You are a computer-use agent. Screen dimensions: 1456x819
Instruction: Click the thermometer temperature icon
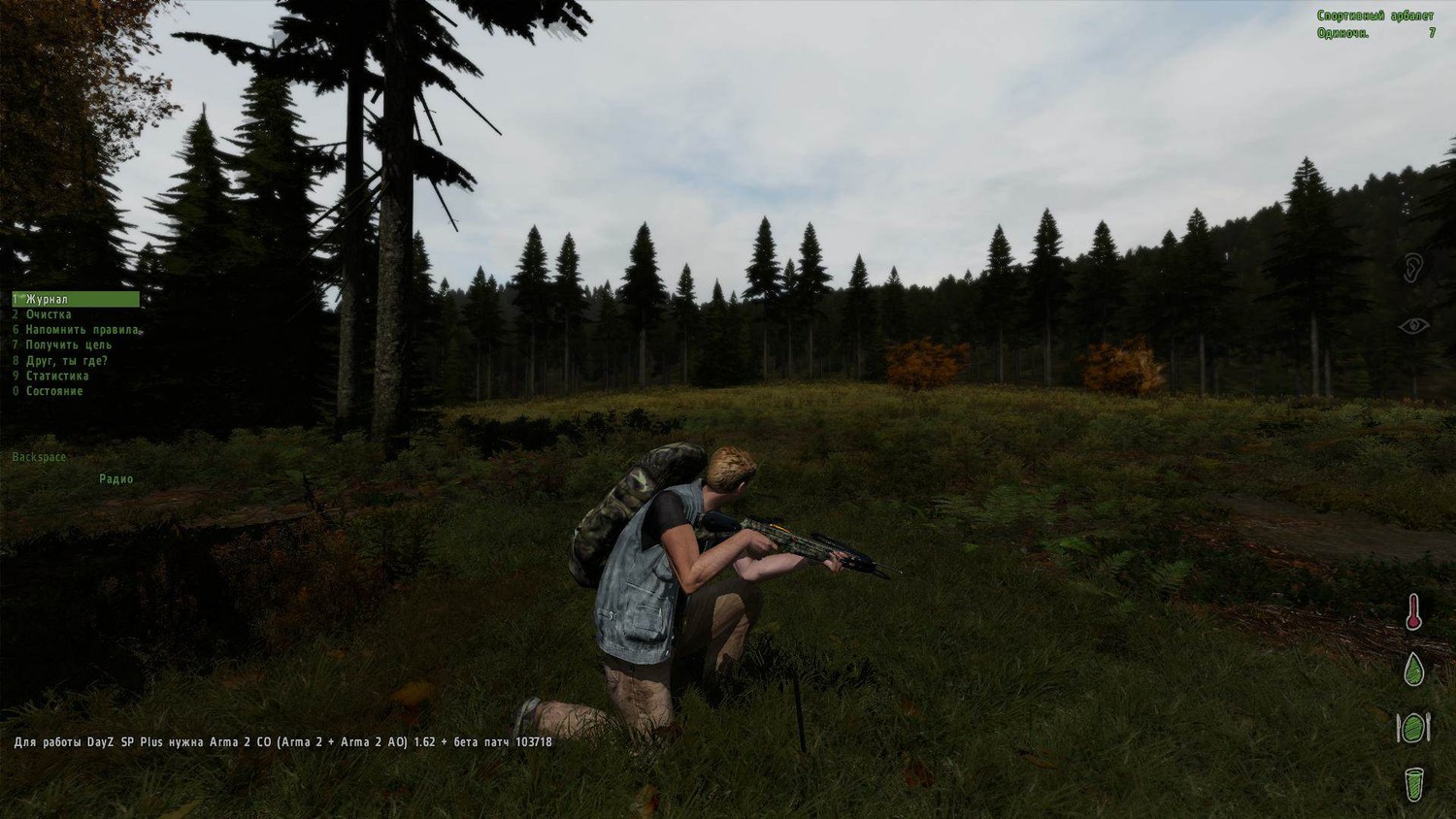click(1414, 612)
